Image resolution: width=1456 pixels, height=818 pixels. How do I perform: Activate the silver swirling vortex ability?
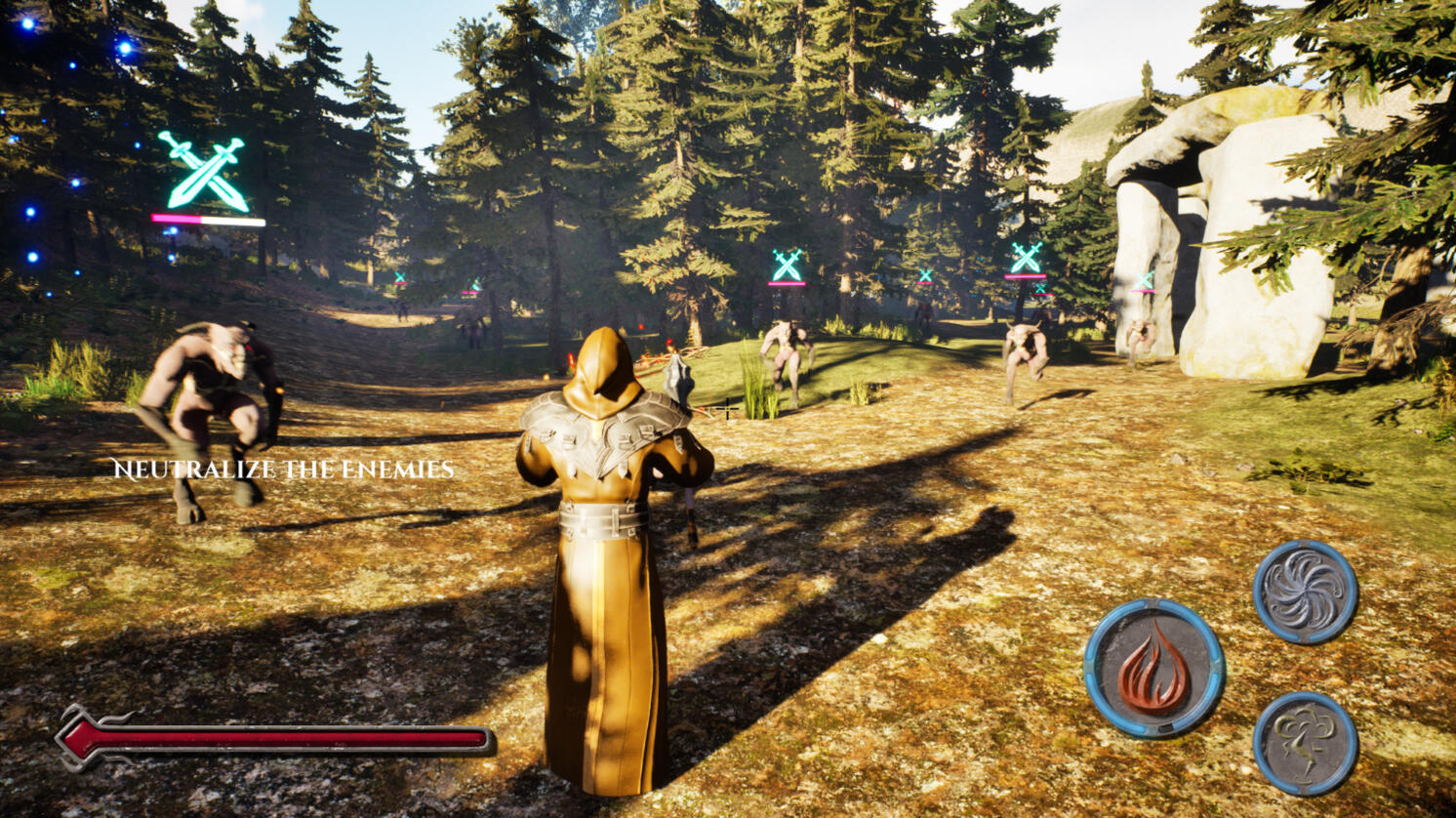1305,592
